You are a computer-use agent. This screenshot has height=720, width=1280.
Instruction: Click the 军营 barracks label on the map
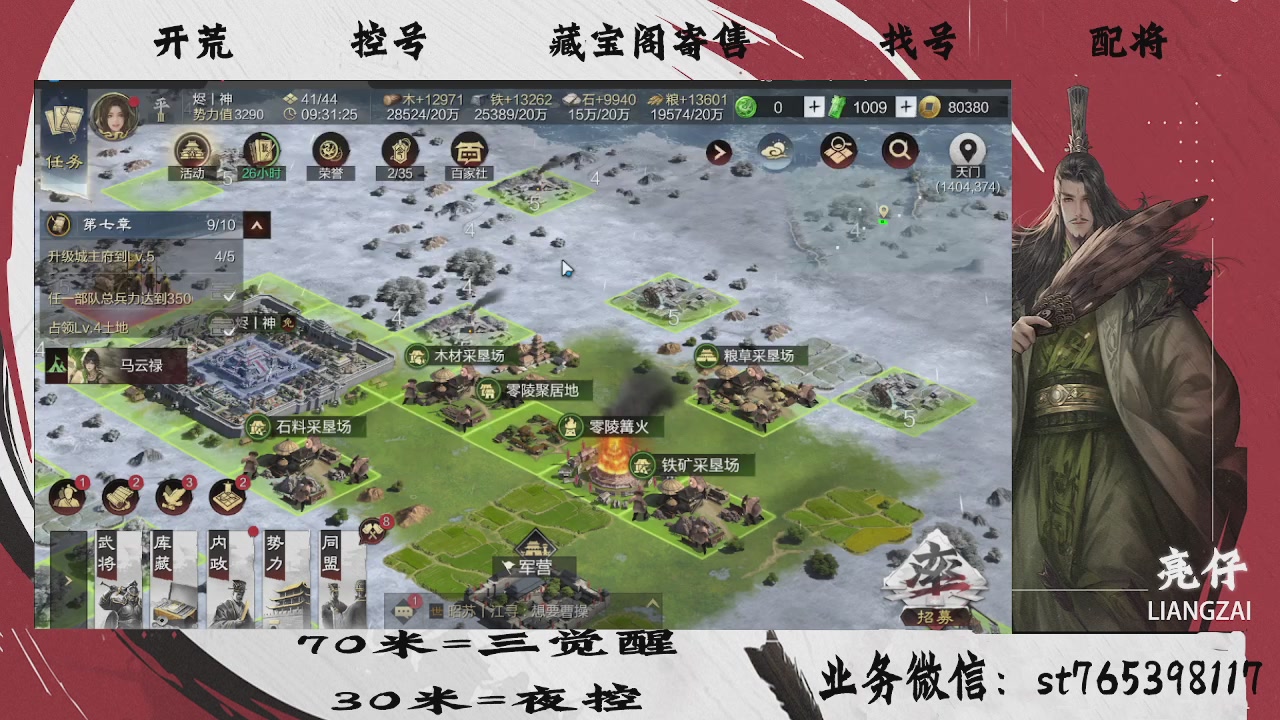pos(533,565)
